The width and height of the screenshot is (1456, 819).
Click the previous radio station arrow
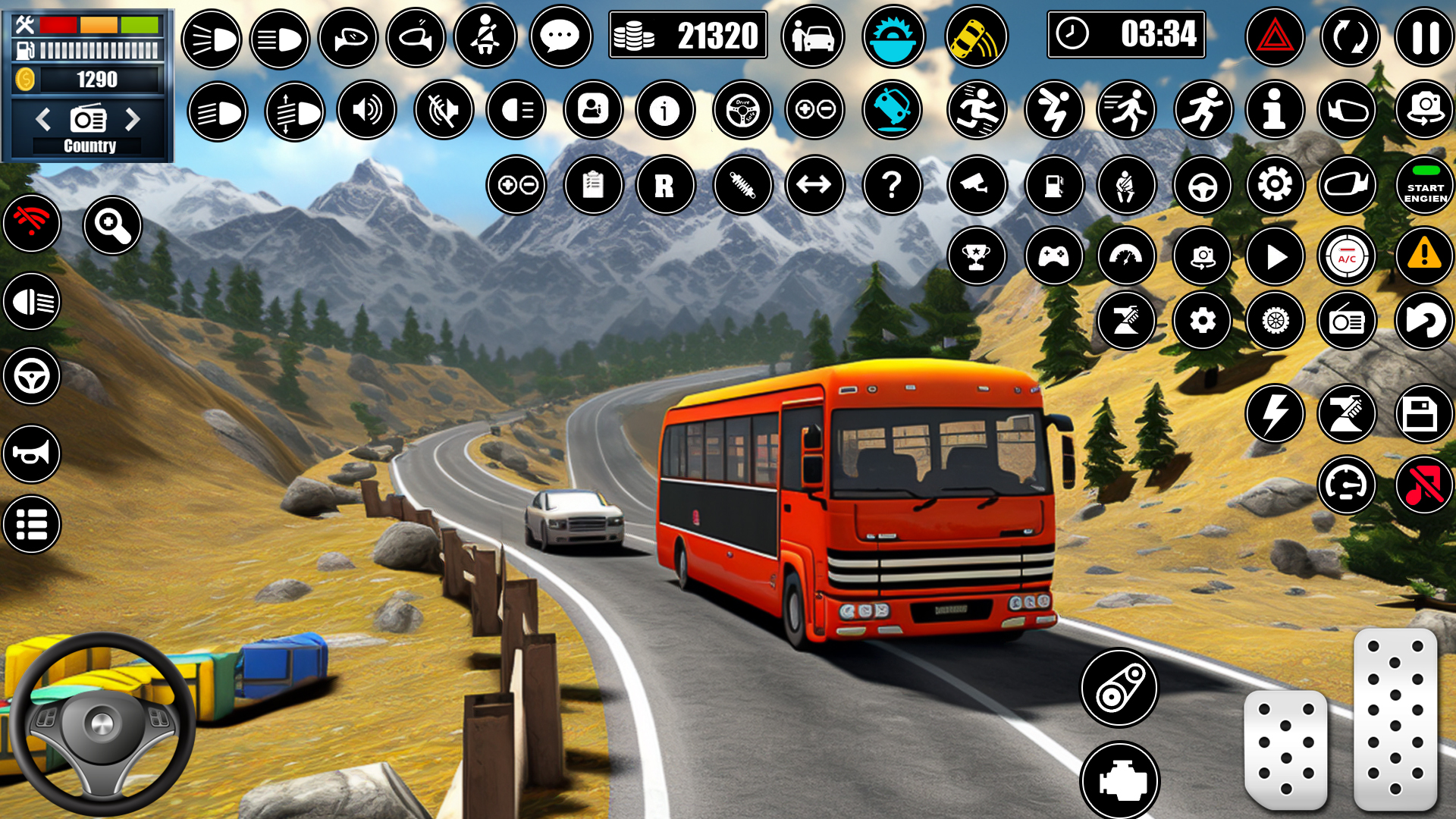click(42, 120)
